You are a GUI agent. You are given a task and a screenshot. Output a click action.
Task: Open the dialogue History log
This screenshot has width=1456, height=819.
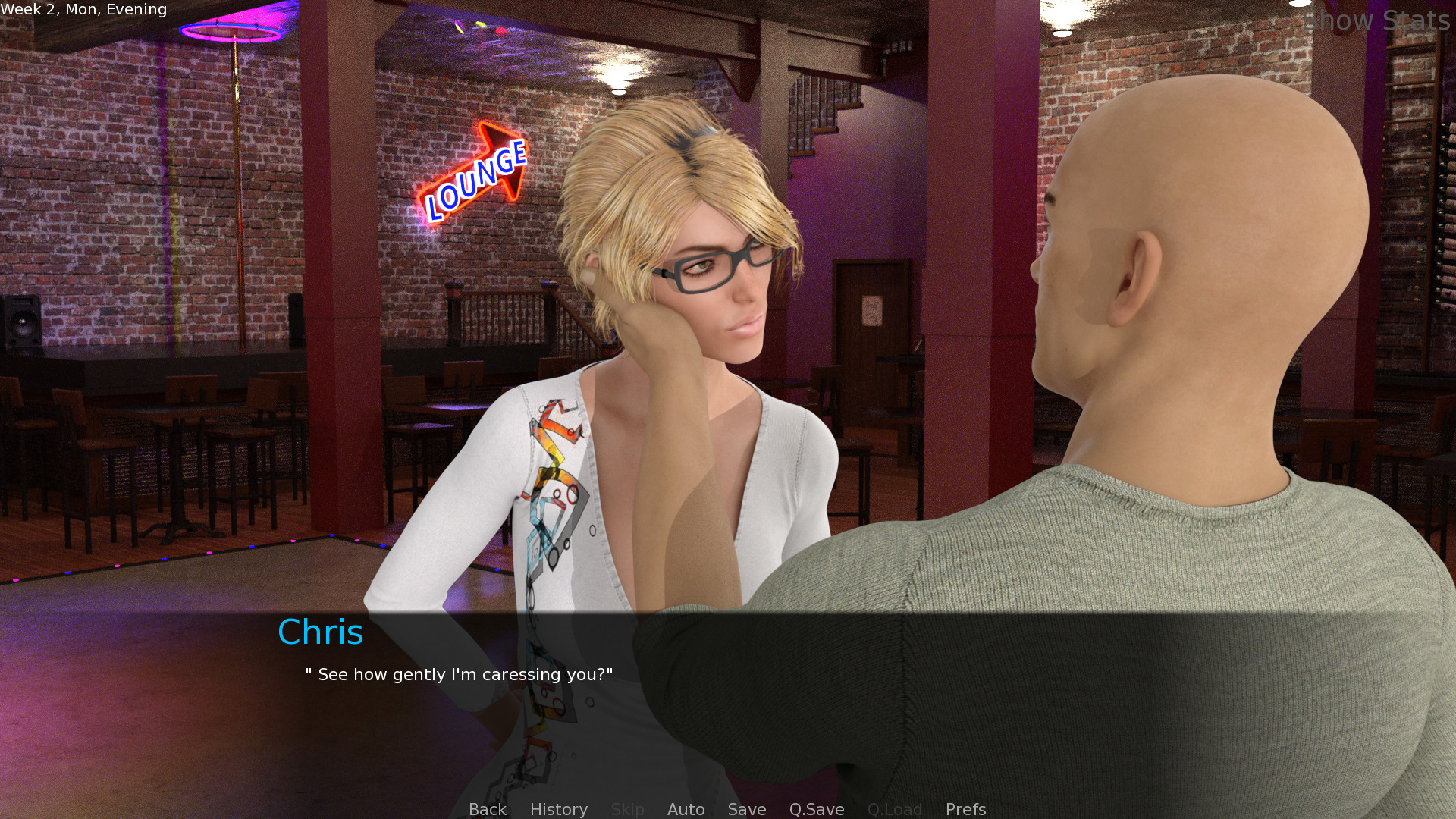point(558,809)
